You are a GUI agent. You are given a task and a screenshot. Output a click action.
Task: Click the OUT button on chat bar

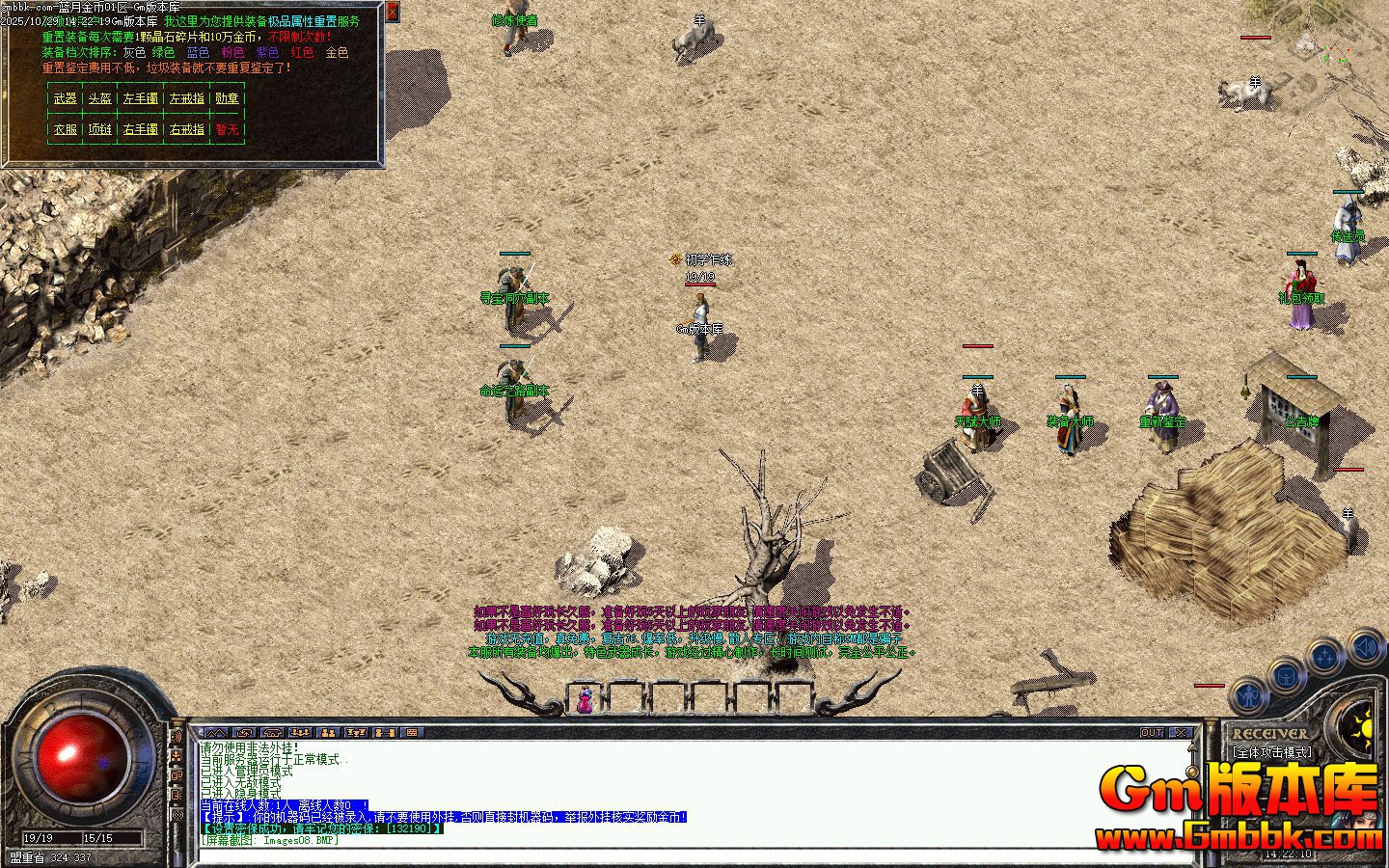pos(1152,733)
